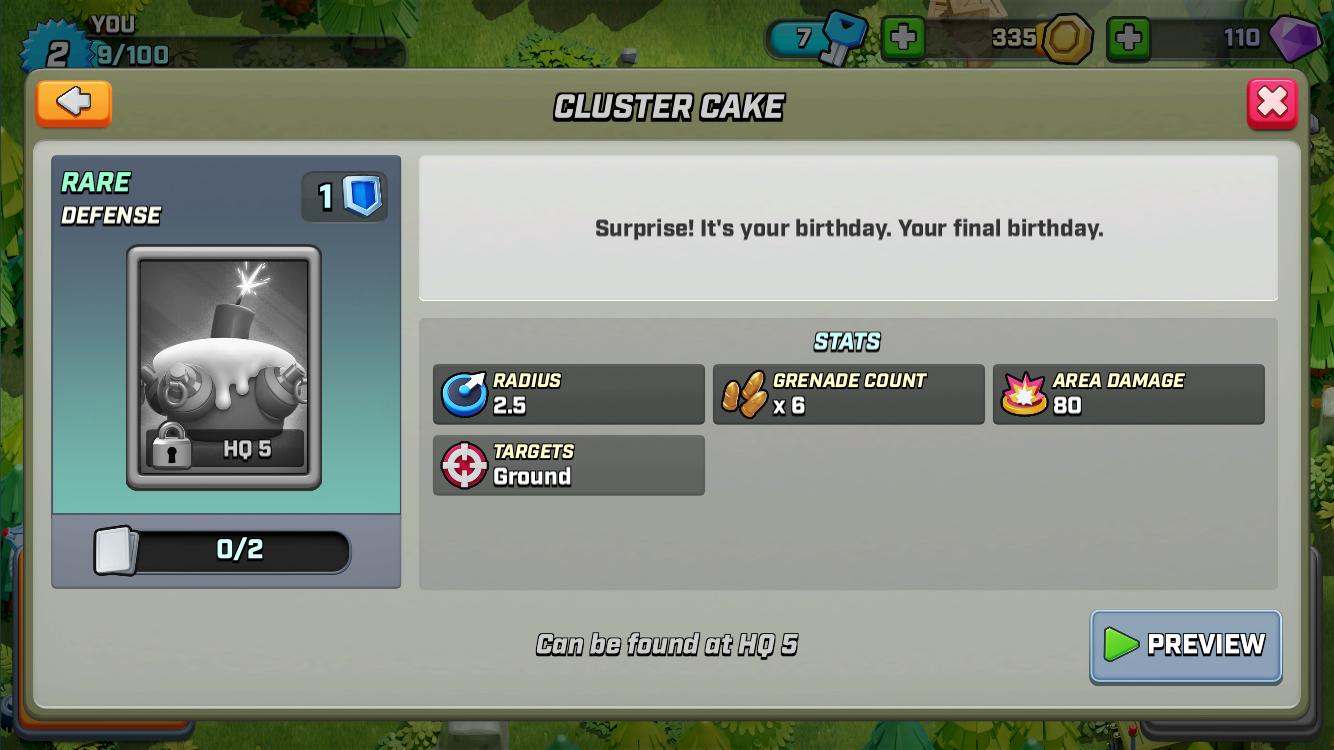Click the gold coin icon
This screenshot has width=1334, height=750.
pos(1067,38)
